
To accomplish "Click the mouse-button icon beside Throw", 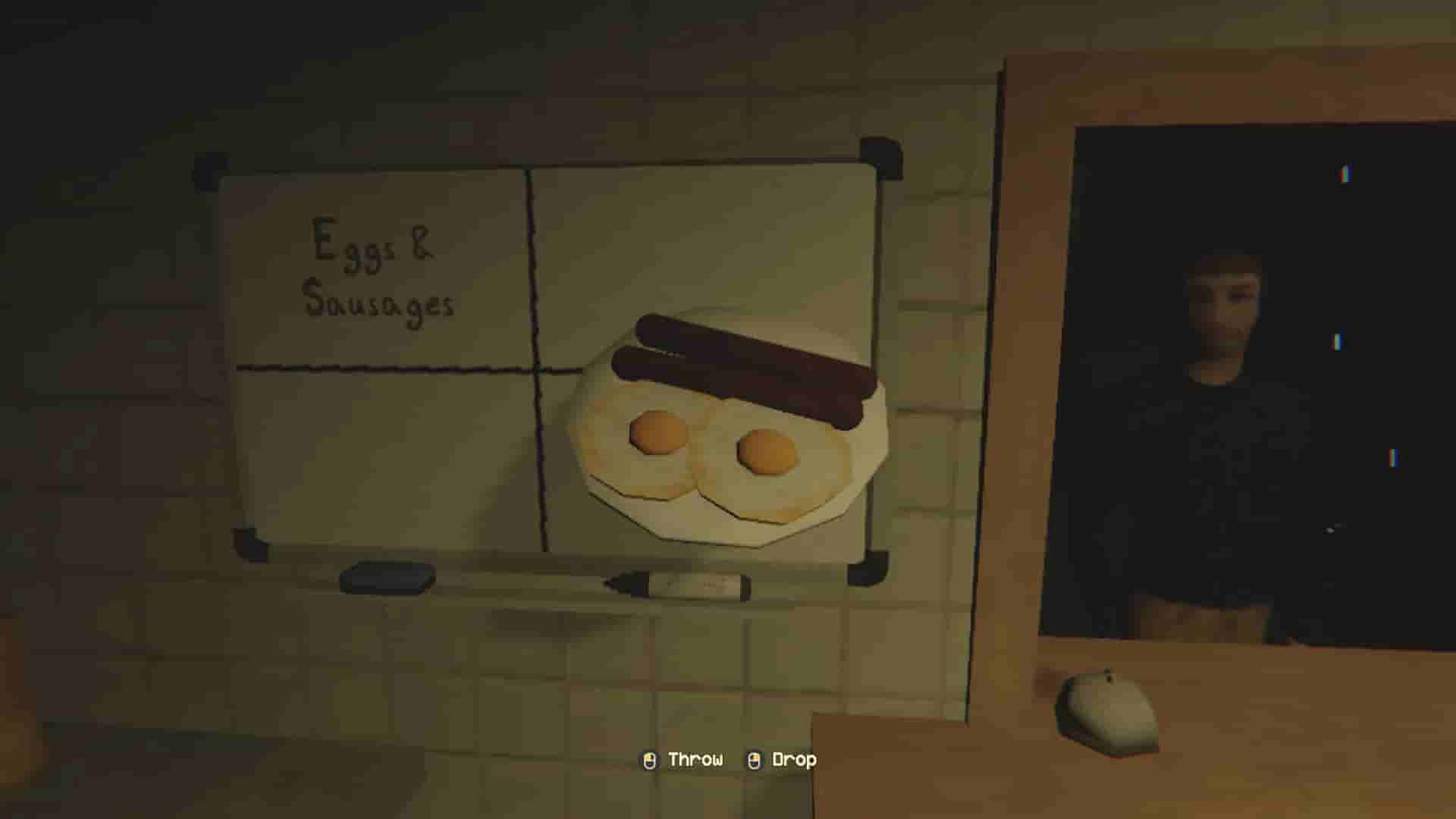I will pyautogui.click(x=648, y=759).
